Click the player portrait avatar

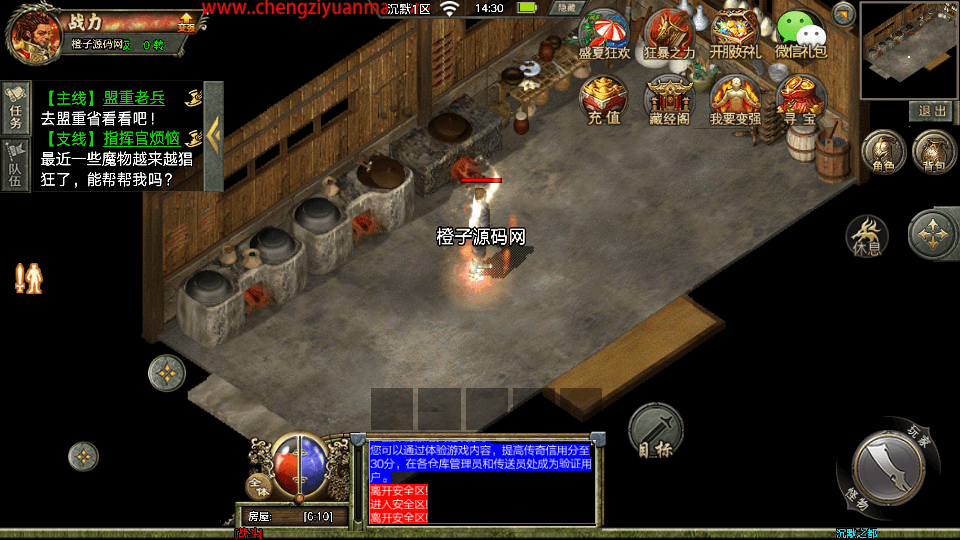[33, 32]
